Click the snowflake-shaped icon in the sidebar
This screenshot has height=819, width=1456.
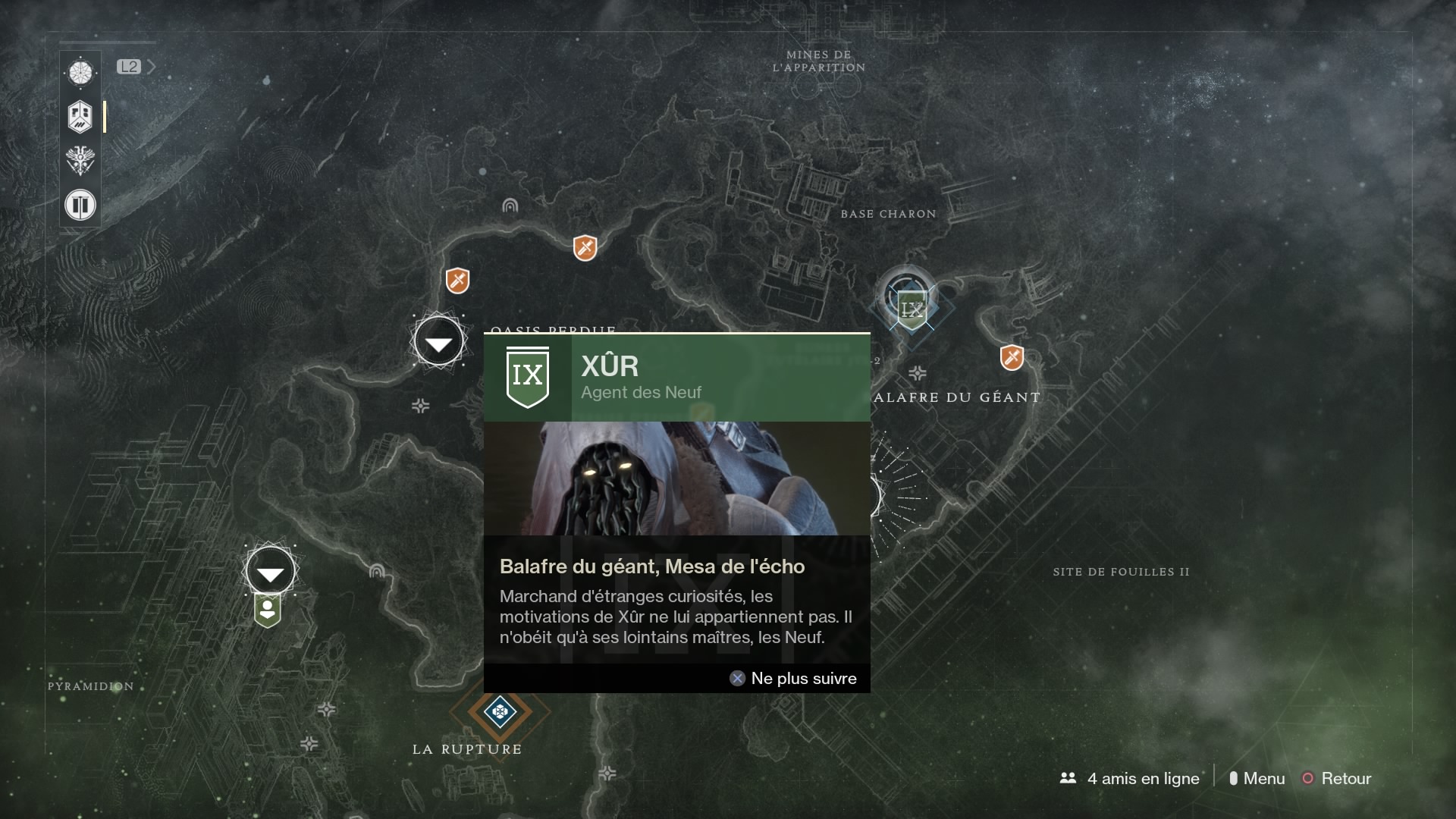click(x=80, y=73)
